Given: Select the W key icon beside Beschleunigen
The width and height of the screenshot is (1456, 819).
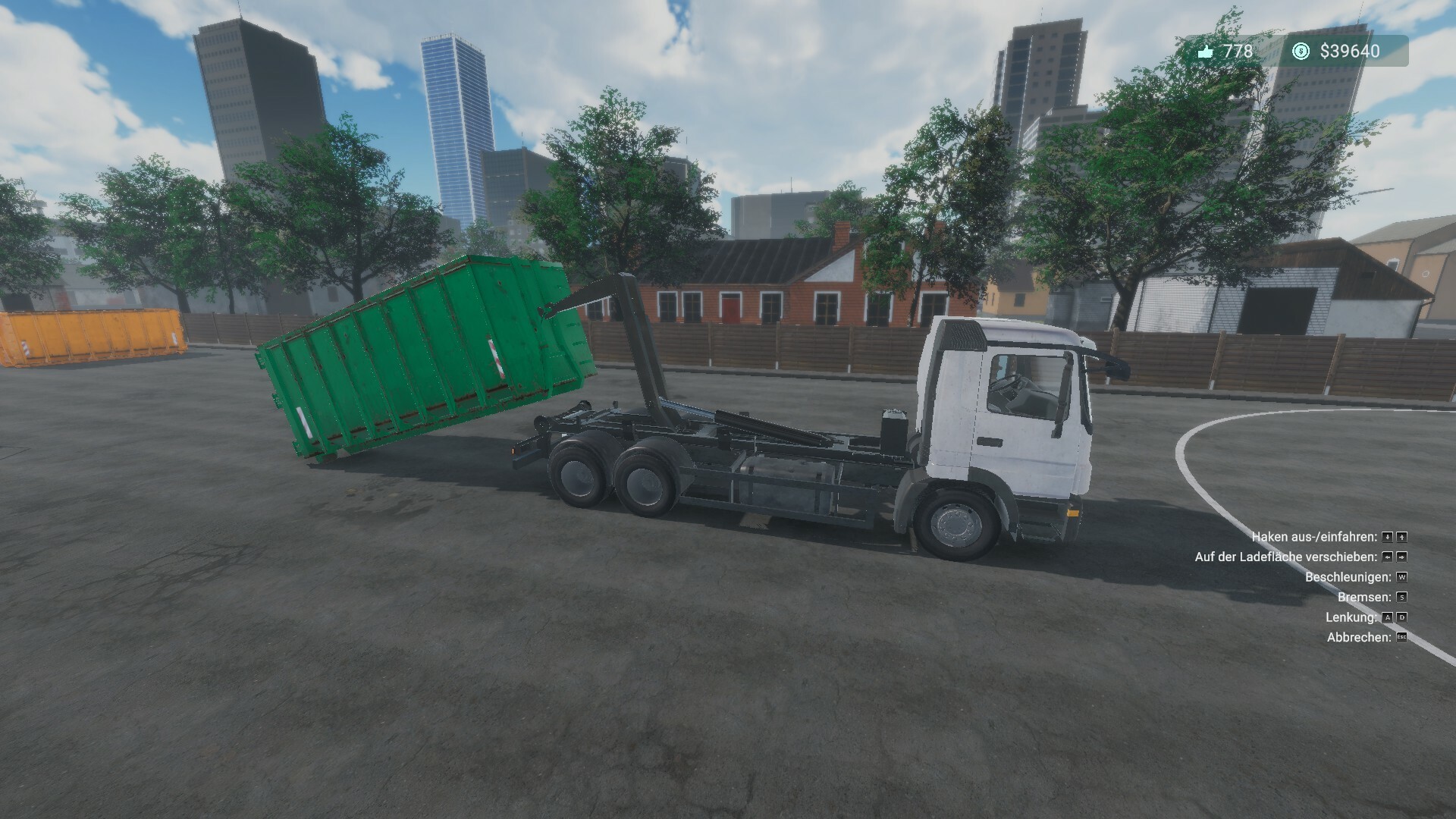Looking at the screenshot, I should (1403, 578).
